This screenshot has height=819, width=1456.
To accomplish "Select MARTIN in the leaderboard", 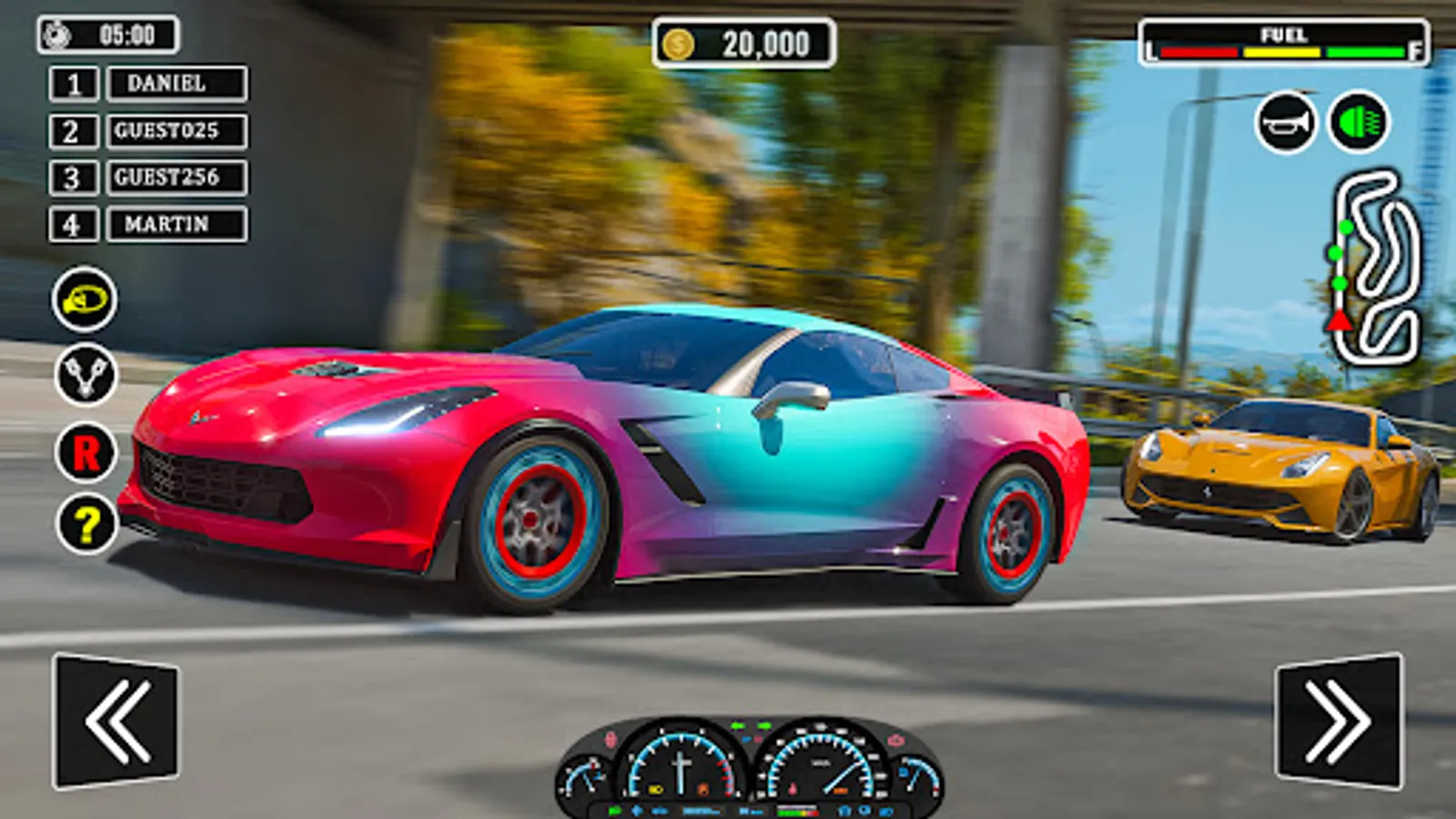I will 177,225.
